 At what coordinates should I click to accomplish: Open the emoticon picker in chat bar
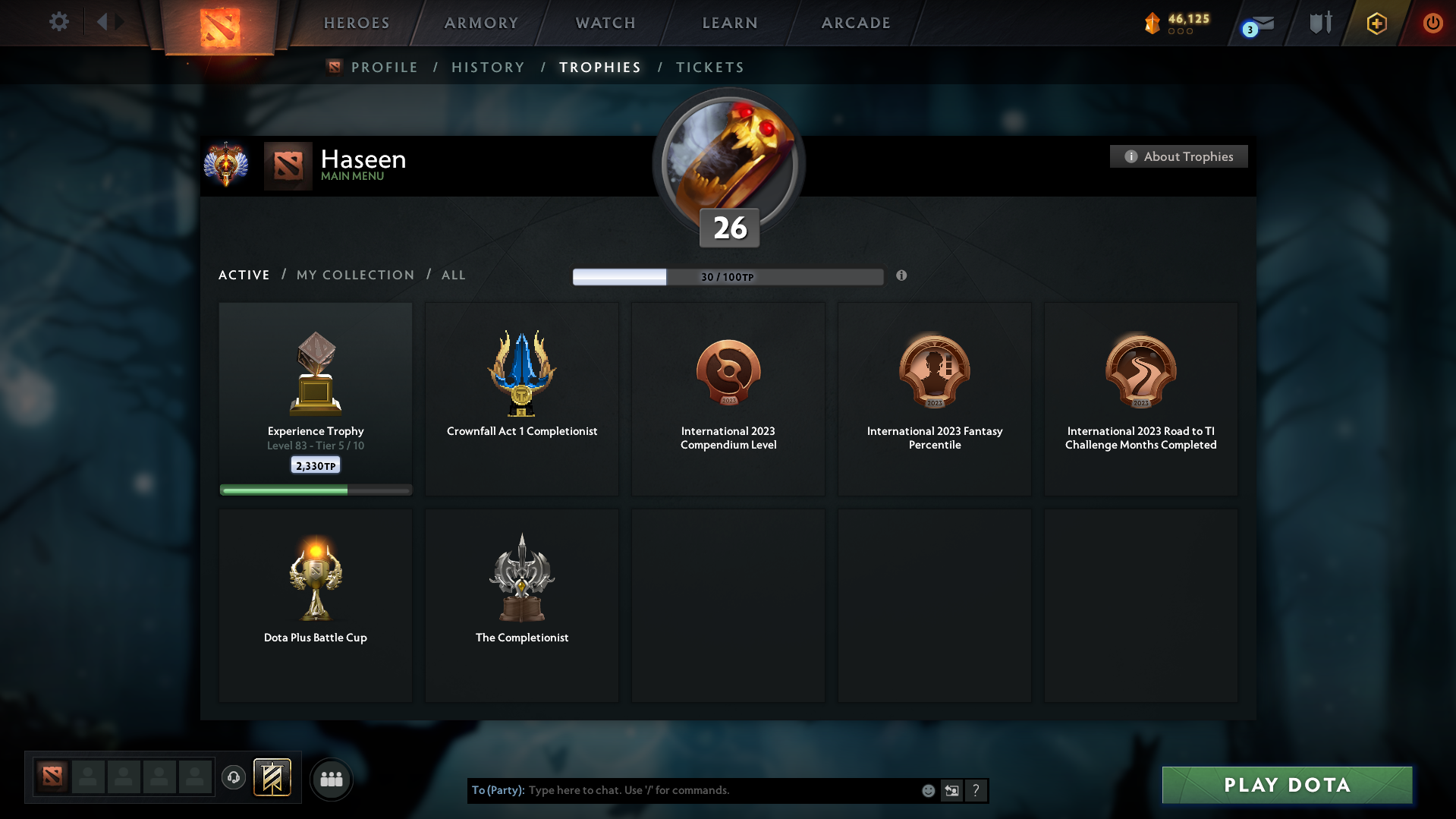(928, 790)
